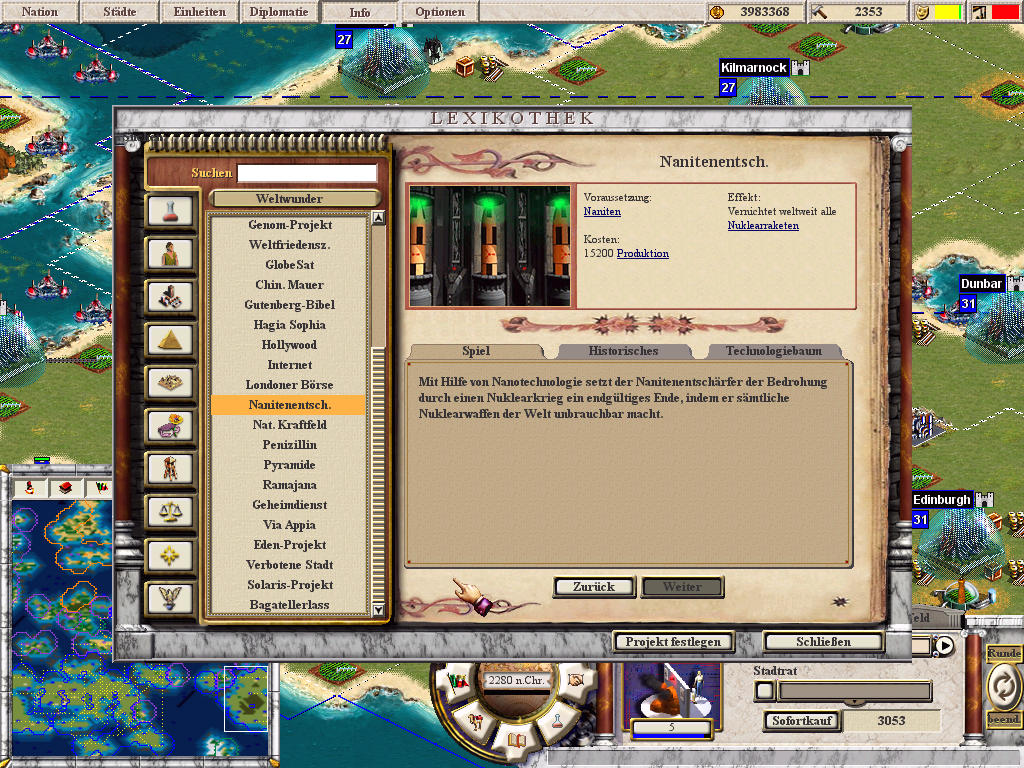Open the Produktion cost link
The height and width of the screenshot is (768, 1024).
tap(643, 254)
